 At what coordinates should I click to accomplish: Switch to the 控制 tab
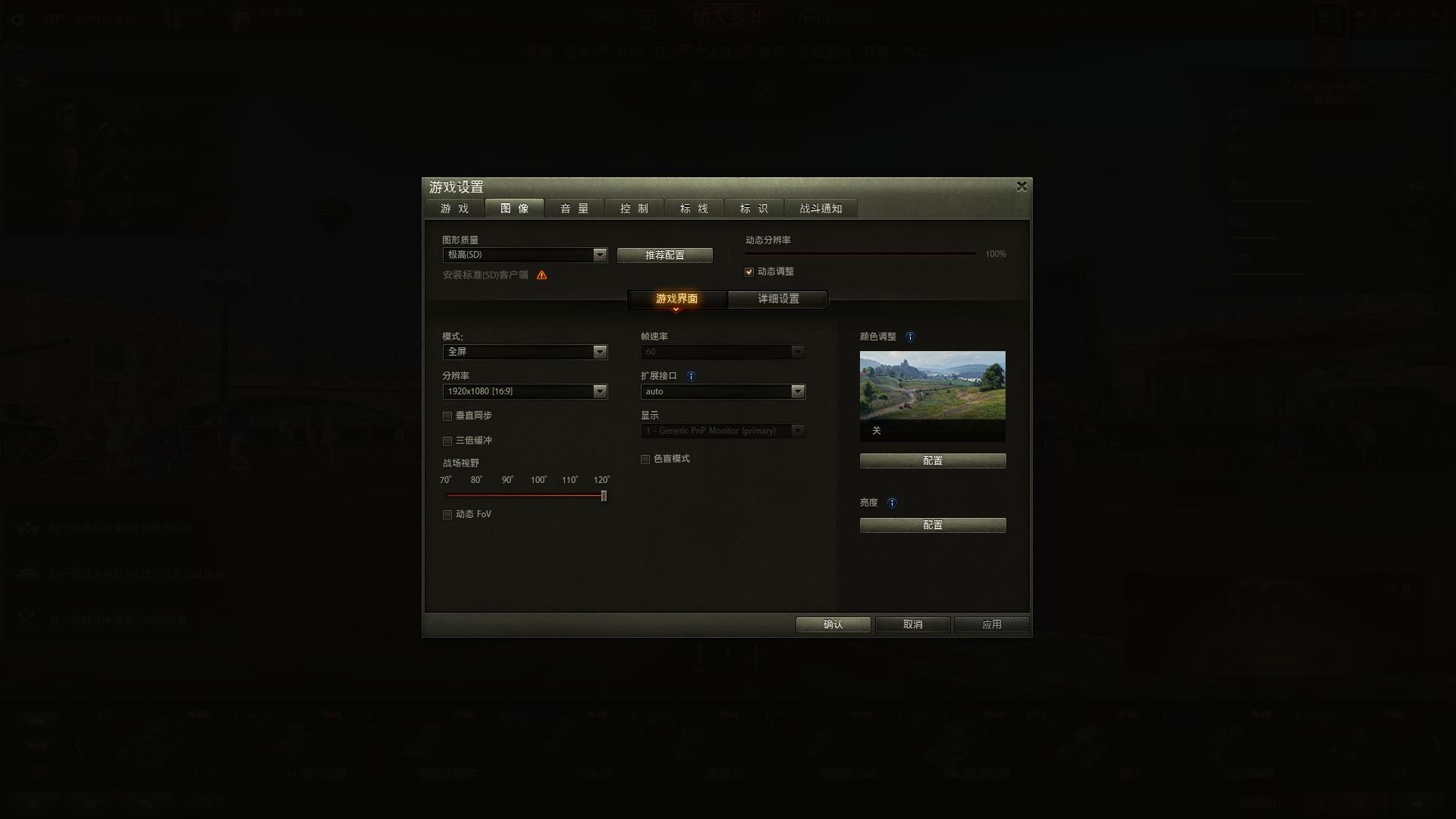coord(634,209)
